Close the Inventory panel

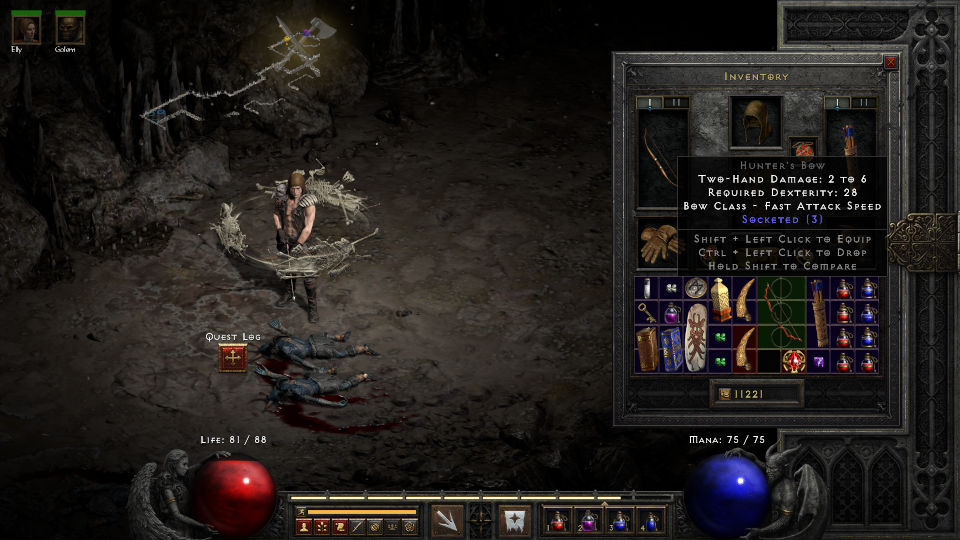[890, 62]
